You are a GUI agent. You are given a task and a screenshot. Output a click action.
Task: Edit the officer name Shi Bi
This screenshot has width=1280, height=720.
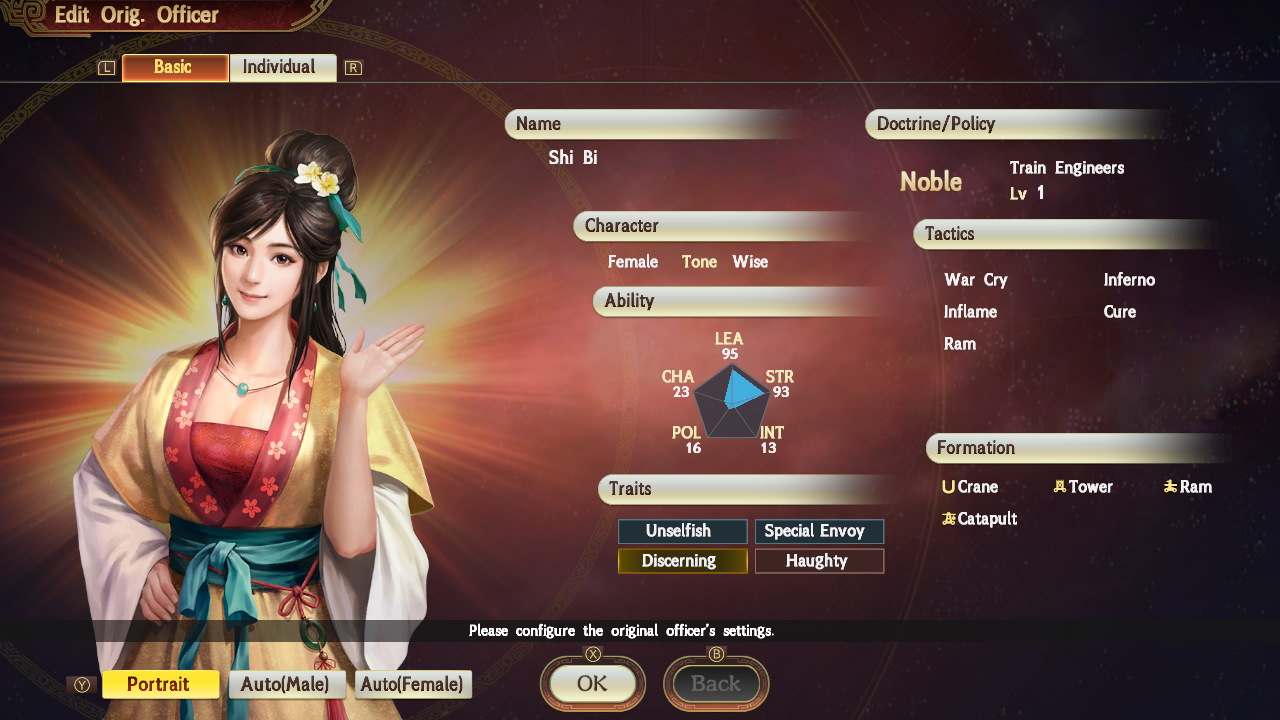[x=575, y=157]
